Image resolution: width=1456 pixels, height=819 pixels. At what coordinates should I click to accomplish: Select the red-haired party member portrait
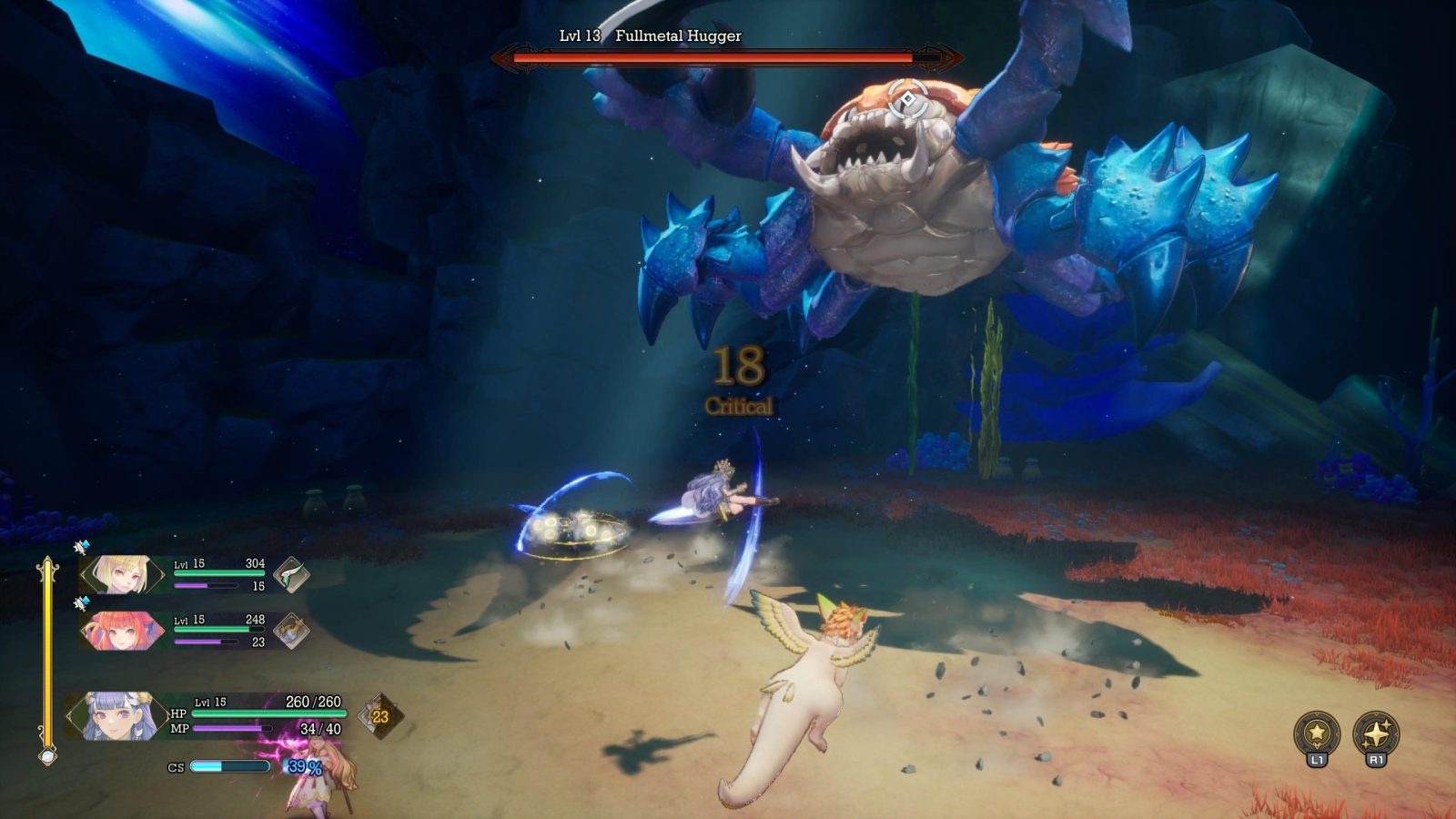[x=121, y=631]
